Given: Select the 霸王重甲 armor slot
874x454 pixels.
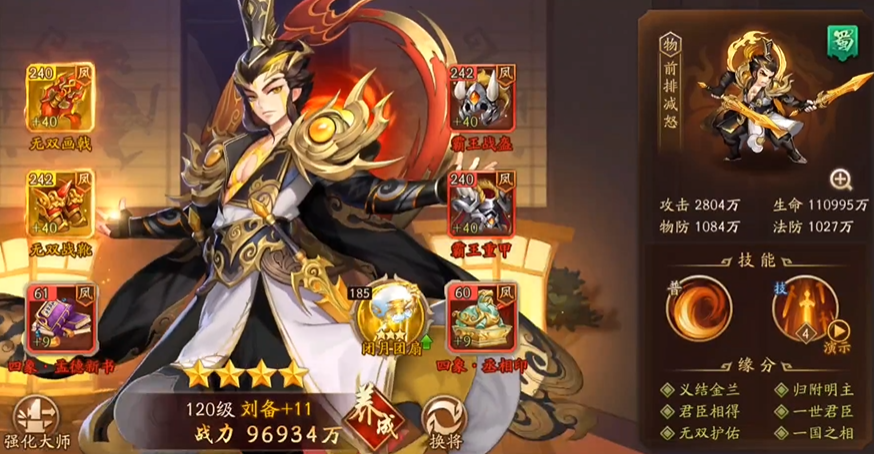Looking at the screenshot, I should pos(482,205).
